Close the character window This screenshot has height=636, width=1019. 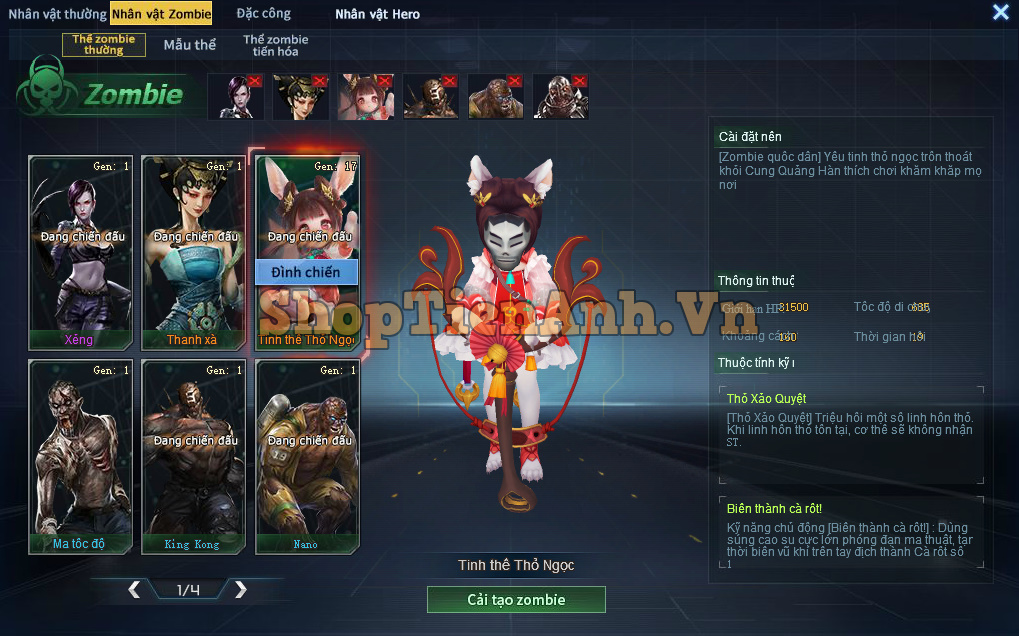tap(1000, 12)
